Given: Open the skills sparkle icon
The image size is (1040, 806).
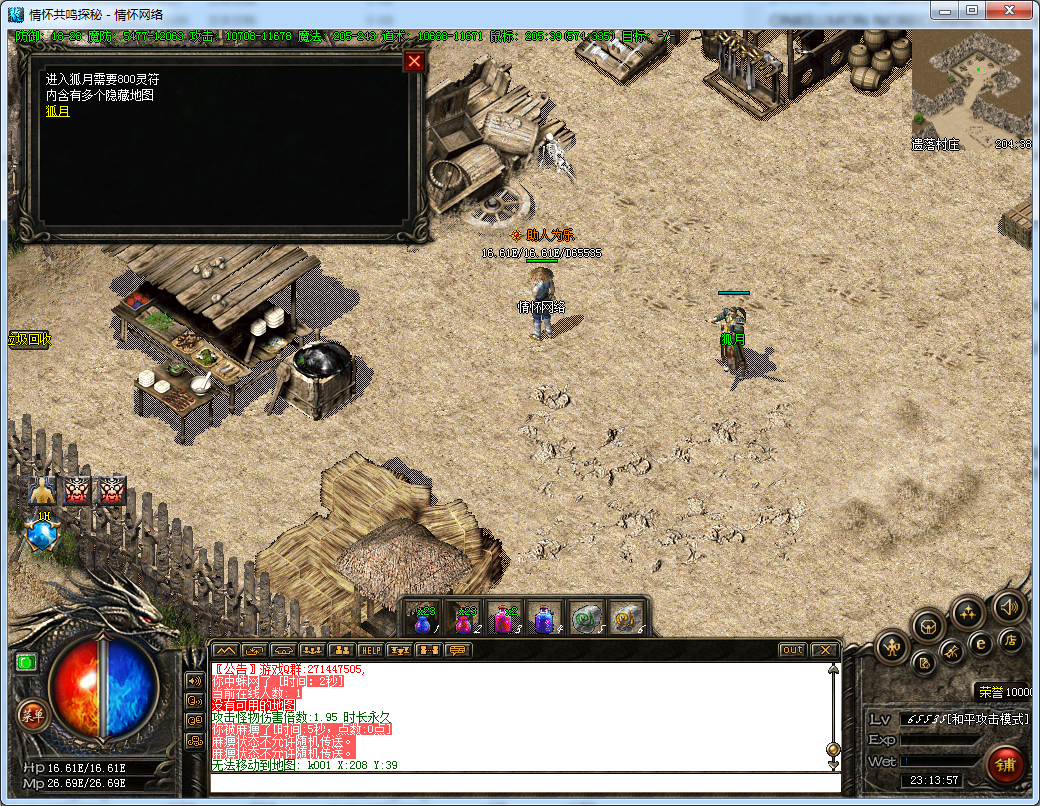Looking at the screenshot, I should coord(968,611).
